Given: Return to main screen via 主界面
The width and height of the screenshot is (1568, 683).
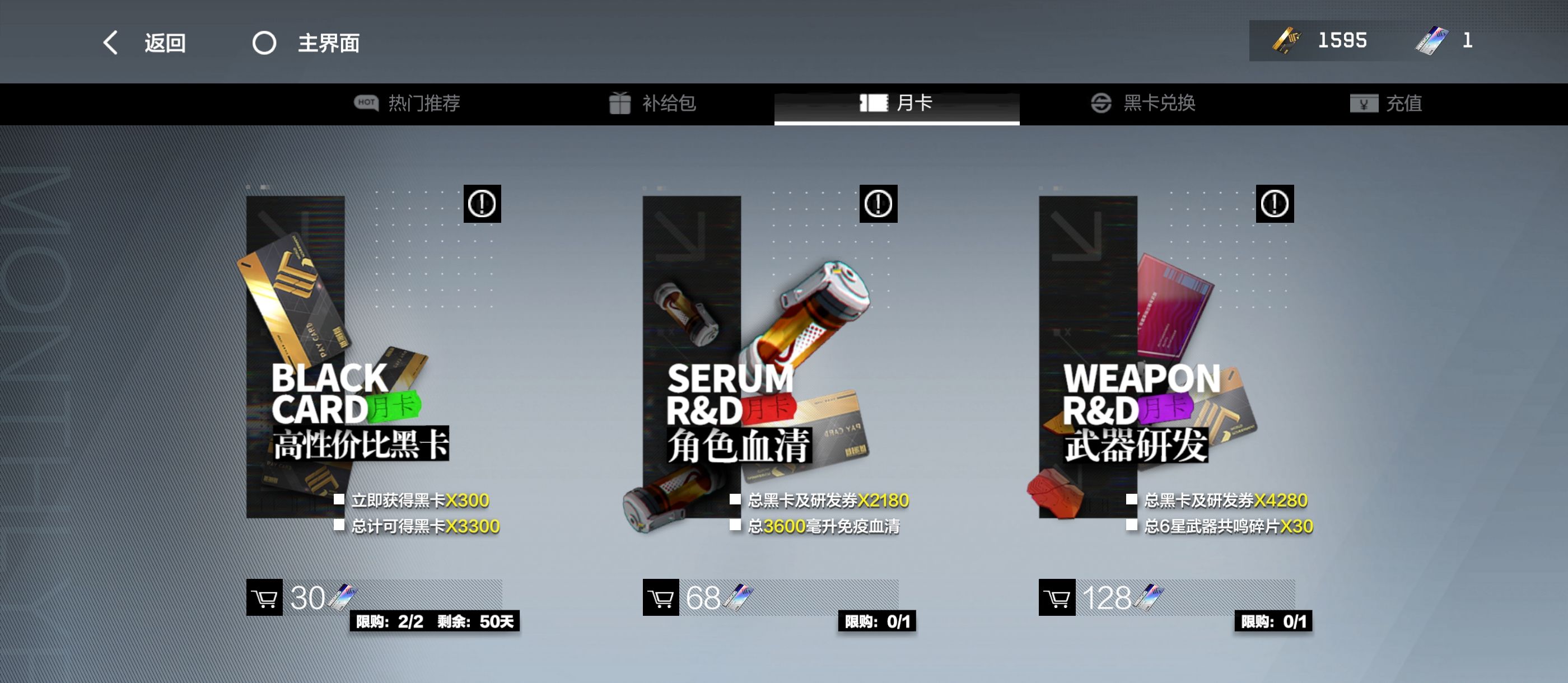Looking at the screenshot, I should (x=306, y=43).
